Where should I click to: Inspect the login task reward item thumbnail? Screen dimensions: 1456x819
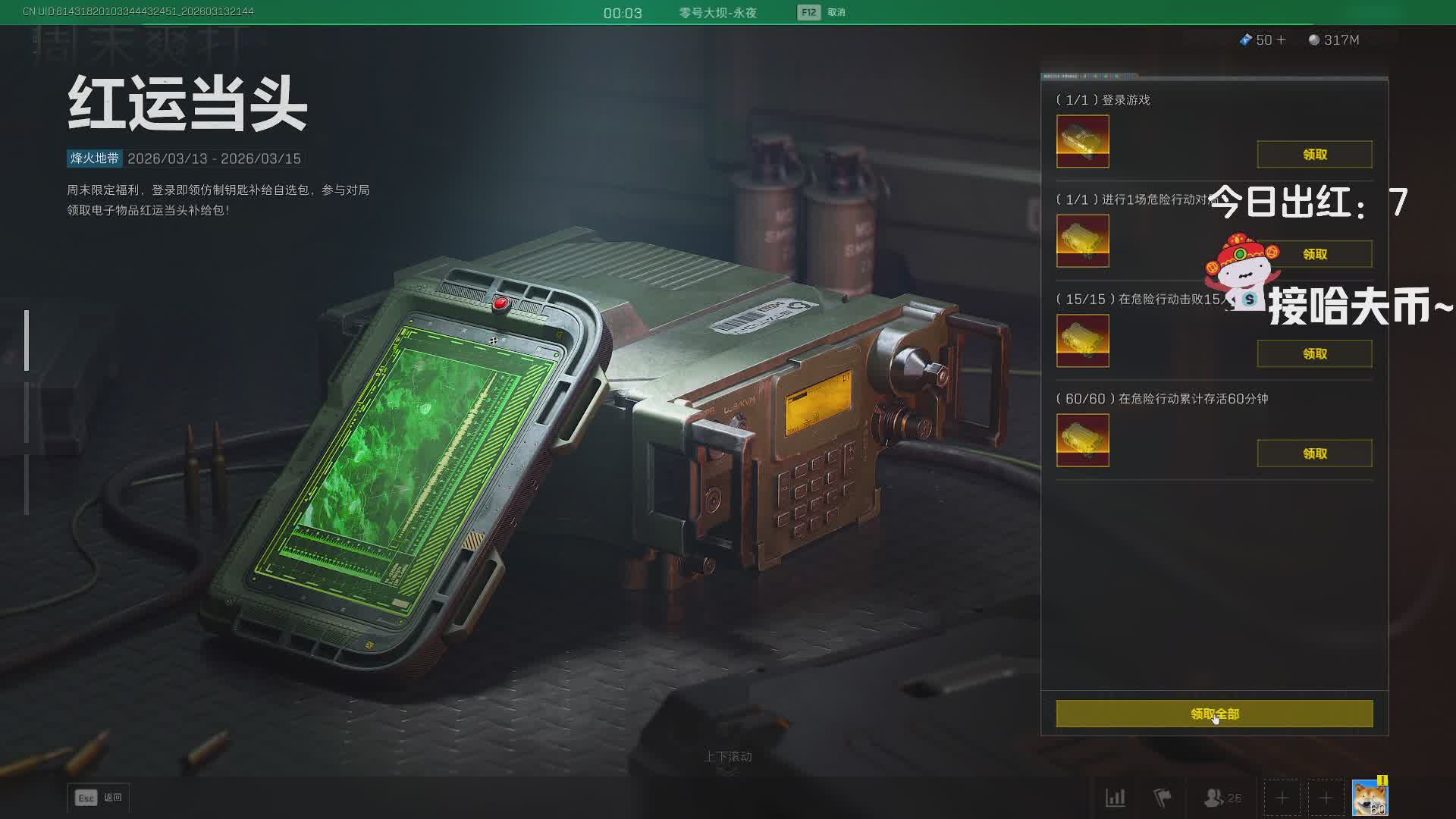[x=1082, y=142]
